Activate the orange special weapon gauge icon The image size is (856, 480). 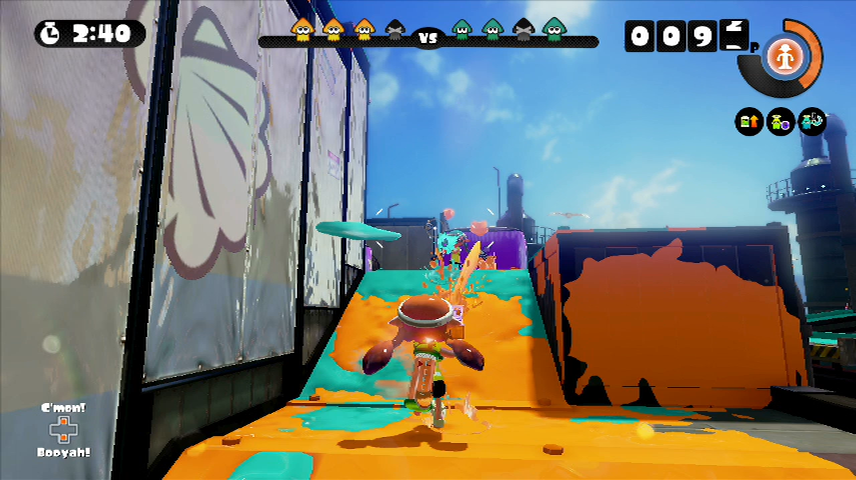coord(780,58)
